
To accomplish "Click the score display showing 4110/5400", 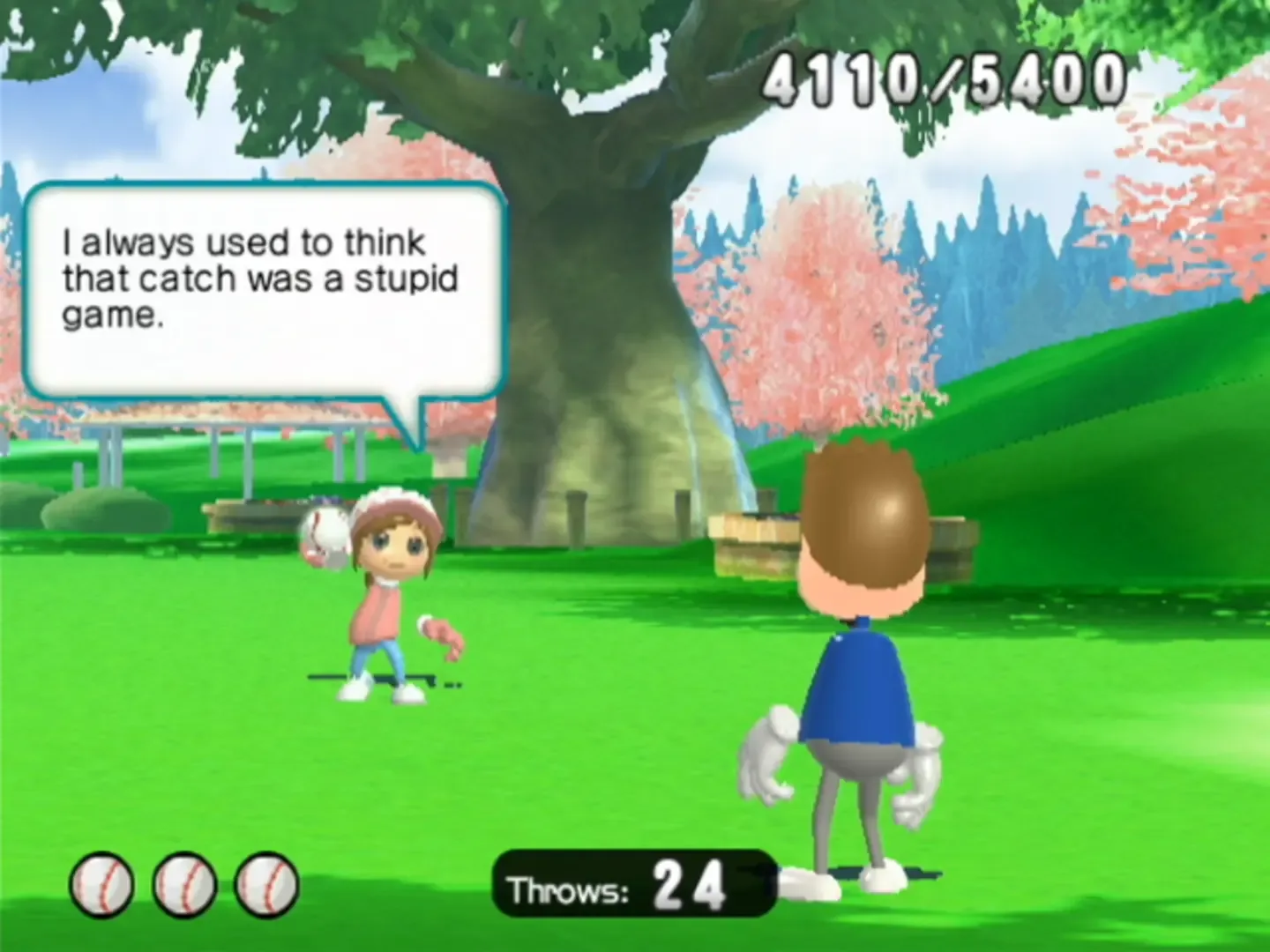I will tap(944, 79).
